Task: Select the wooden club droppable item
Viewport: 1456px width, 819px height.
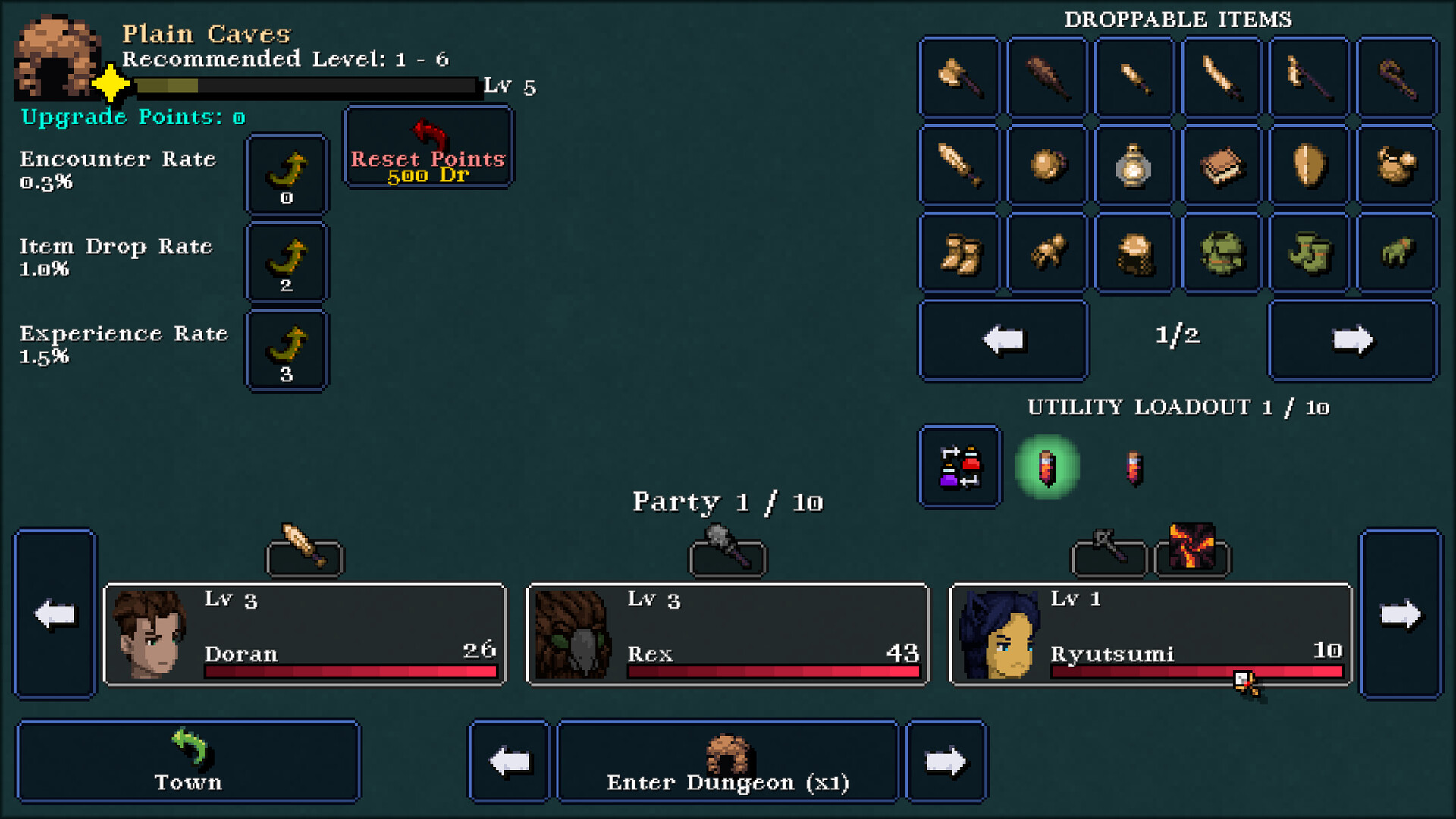Action: pos(1046,76)
